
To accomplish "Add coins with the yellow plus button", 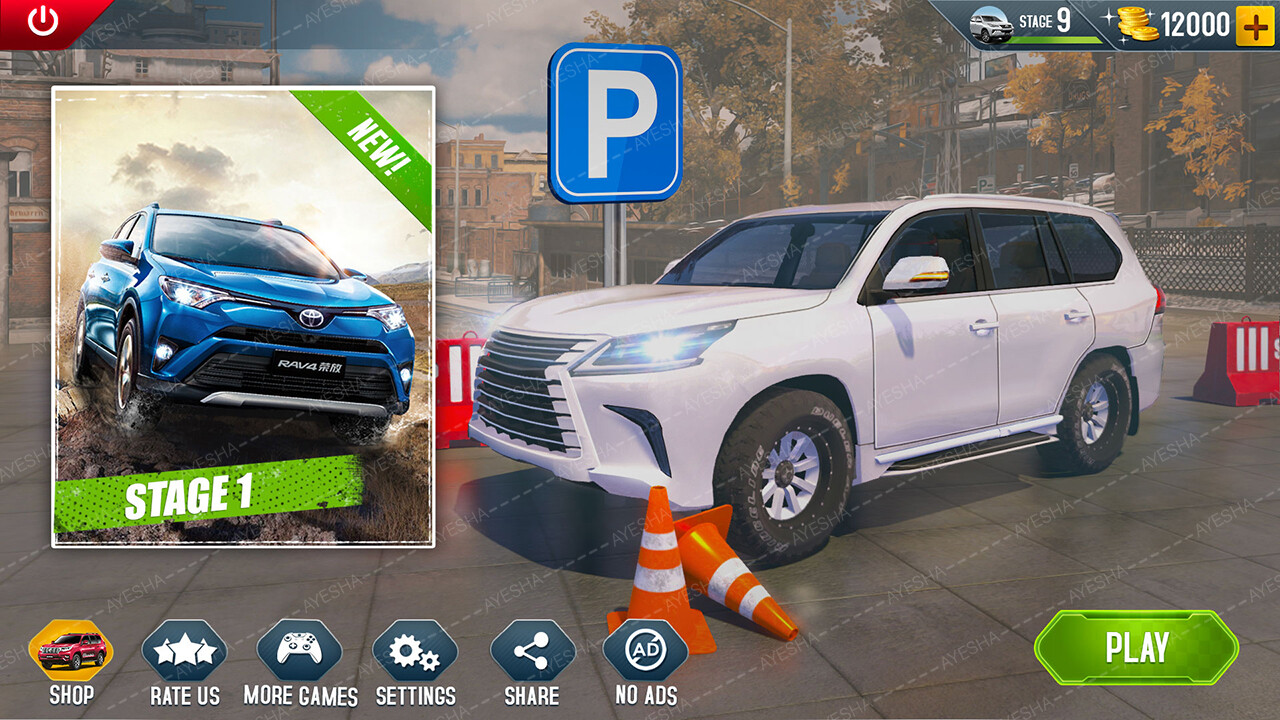I will pos(1255,26).
